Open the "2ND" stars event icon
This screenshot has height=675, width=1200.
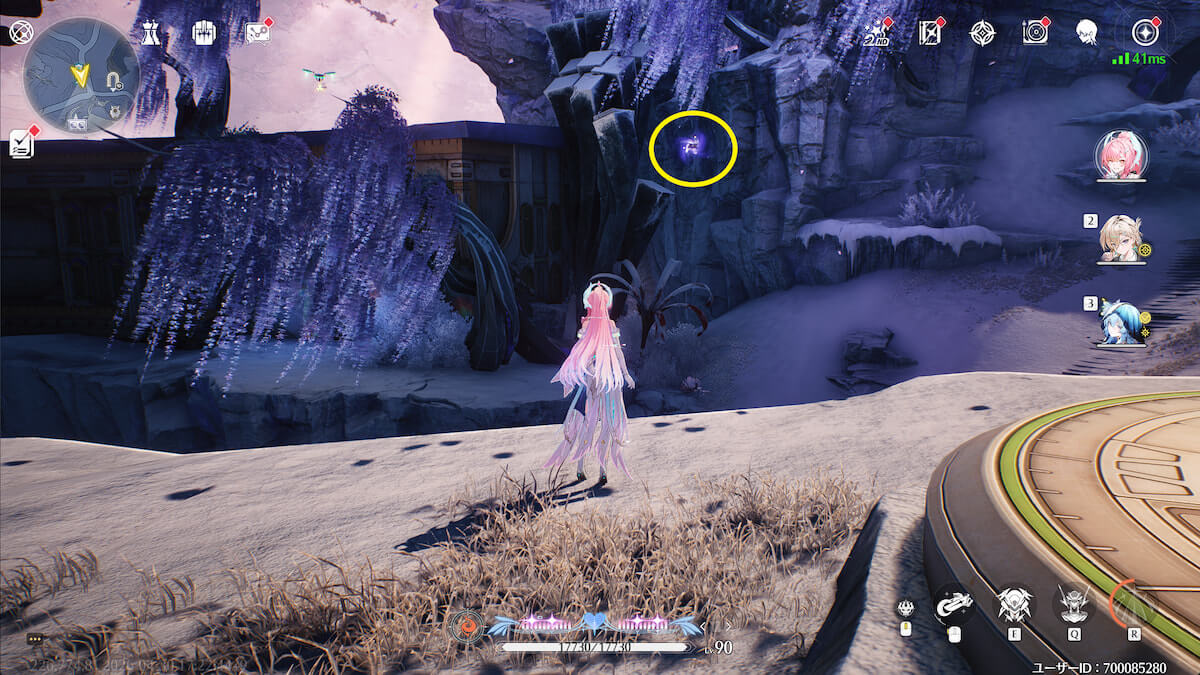877,33
